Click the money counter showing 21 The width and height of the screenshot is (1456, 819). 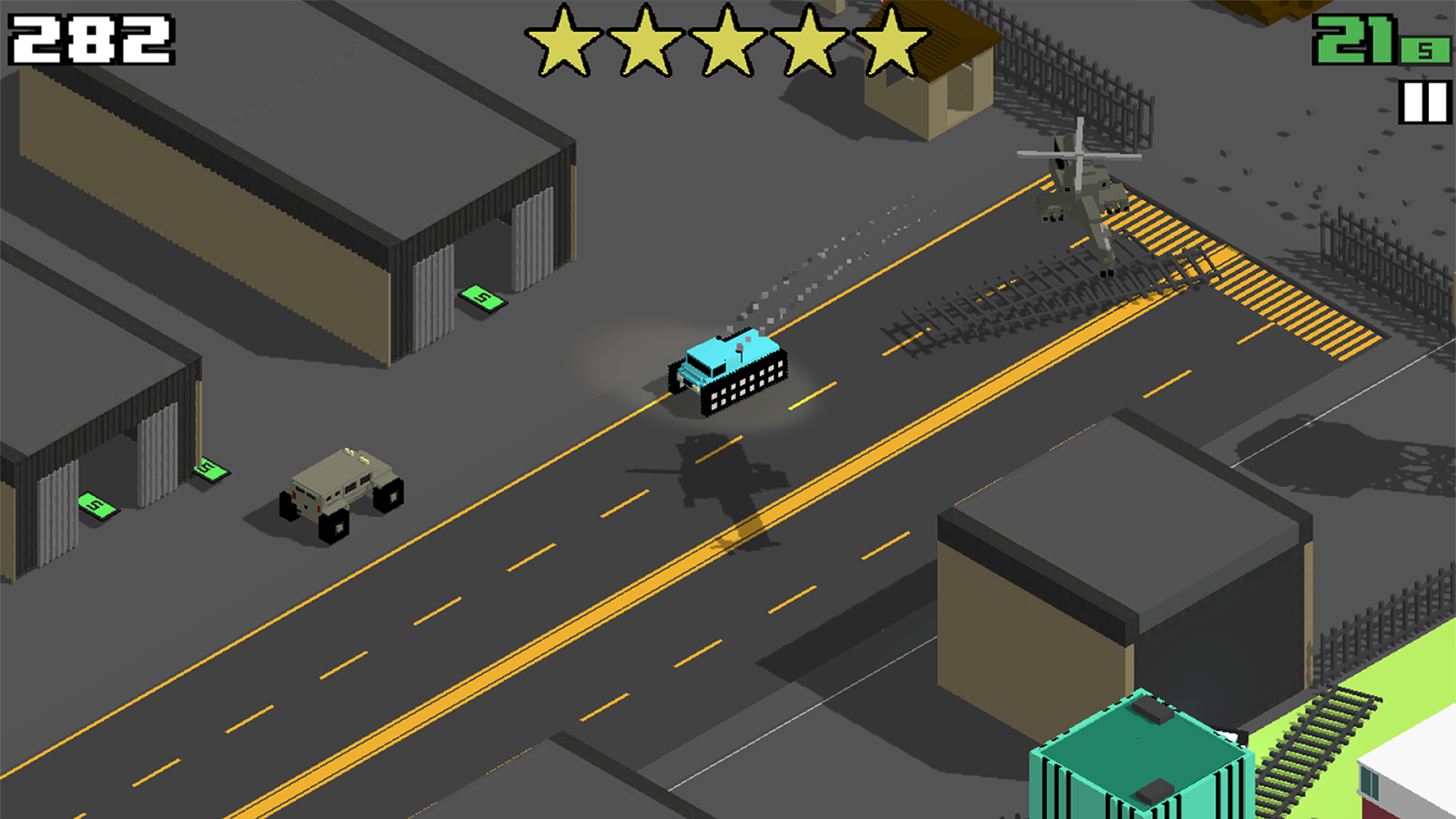1353,40
